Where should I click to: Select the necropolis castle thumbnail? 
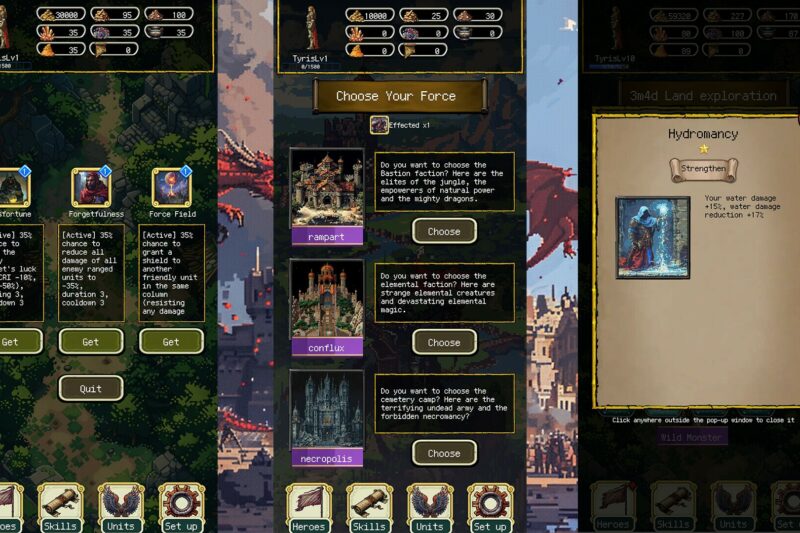point(327,410)
